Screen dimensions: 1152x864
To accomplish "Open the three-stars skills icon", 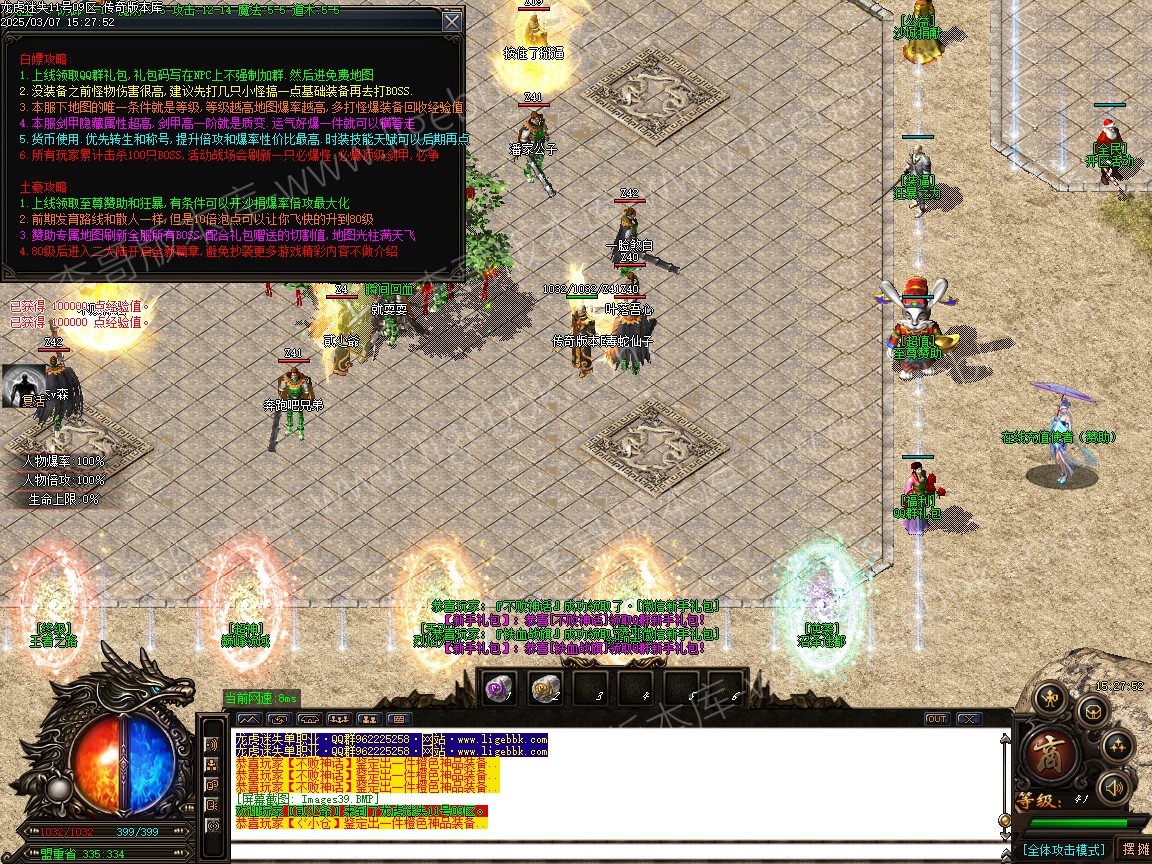I will (x=1116, y=746).
